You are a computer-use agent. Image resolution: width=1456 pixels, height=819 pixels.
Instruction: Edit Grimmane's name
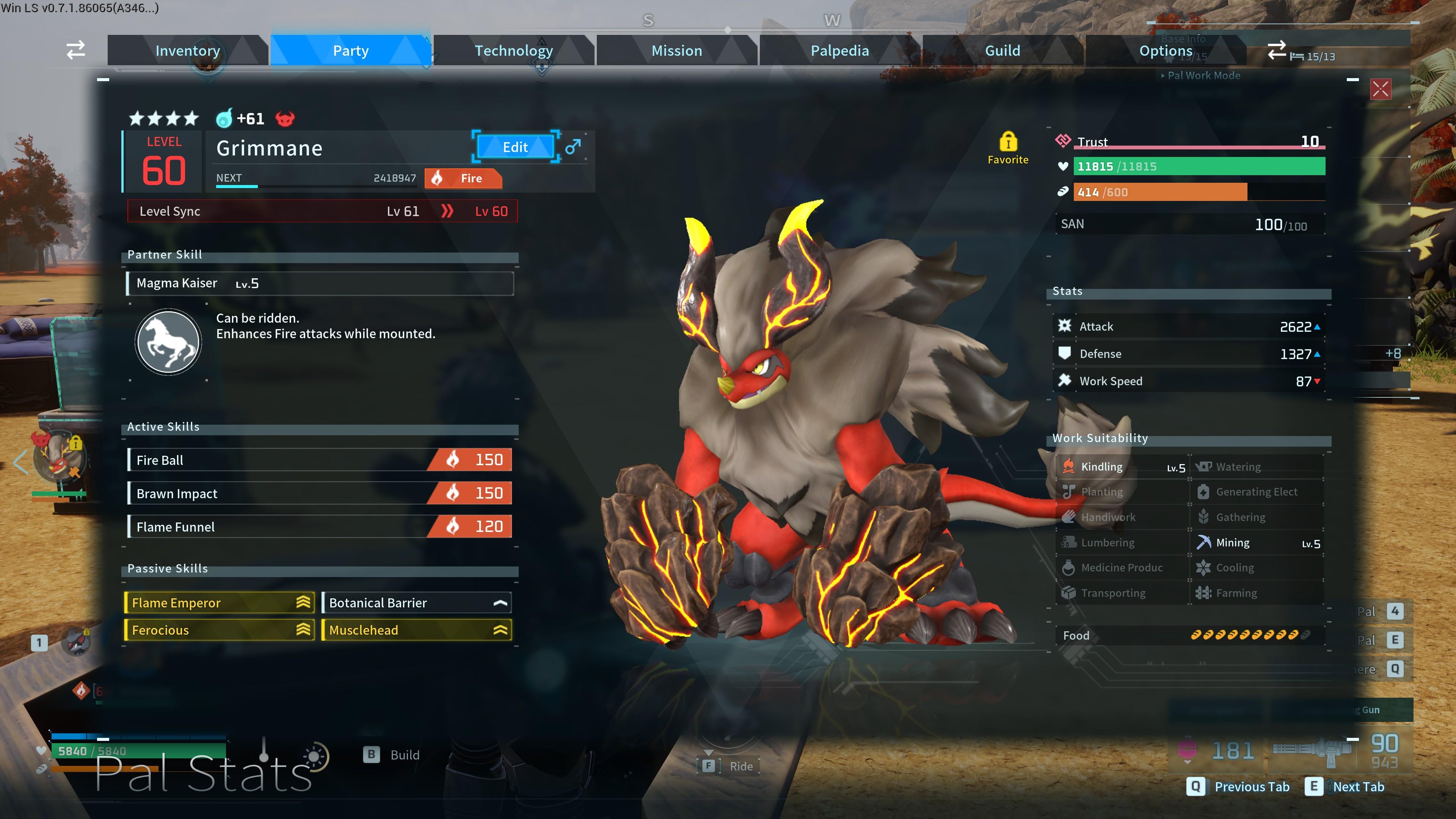pyautogui.click(x=515, y=147)
